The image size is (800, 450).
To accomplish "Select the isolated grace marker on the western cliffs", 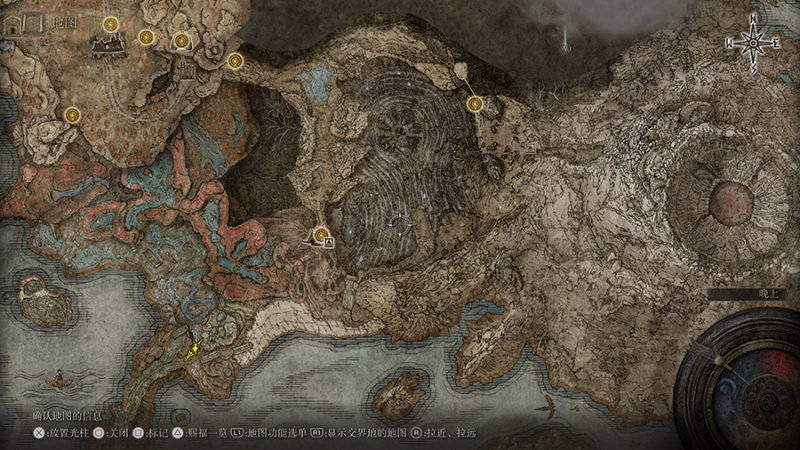I will [x=72, y=115].
